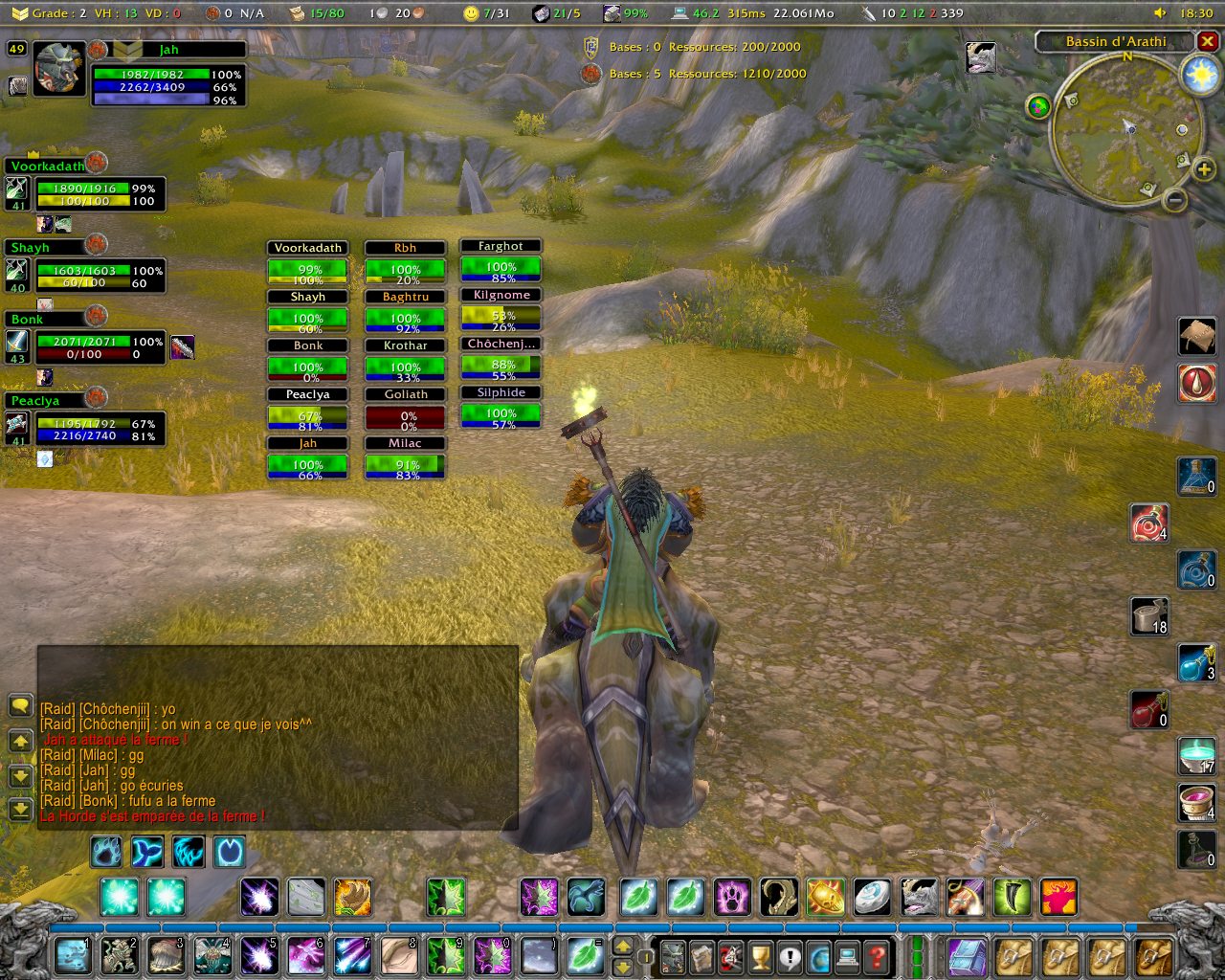Use the red potion with 4 charges
The height and width of the screenshot is (980, 1225).
click(x=1149, y=523)
